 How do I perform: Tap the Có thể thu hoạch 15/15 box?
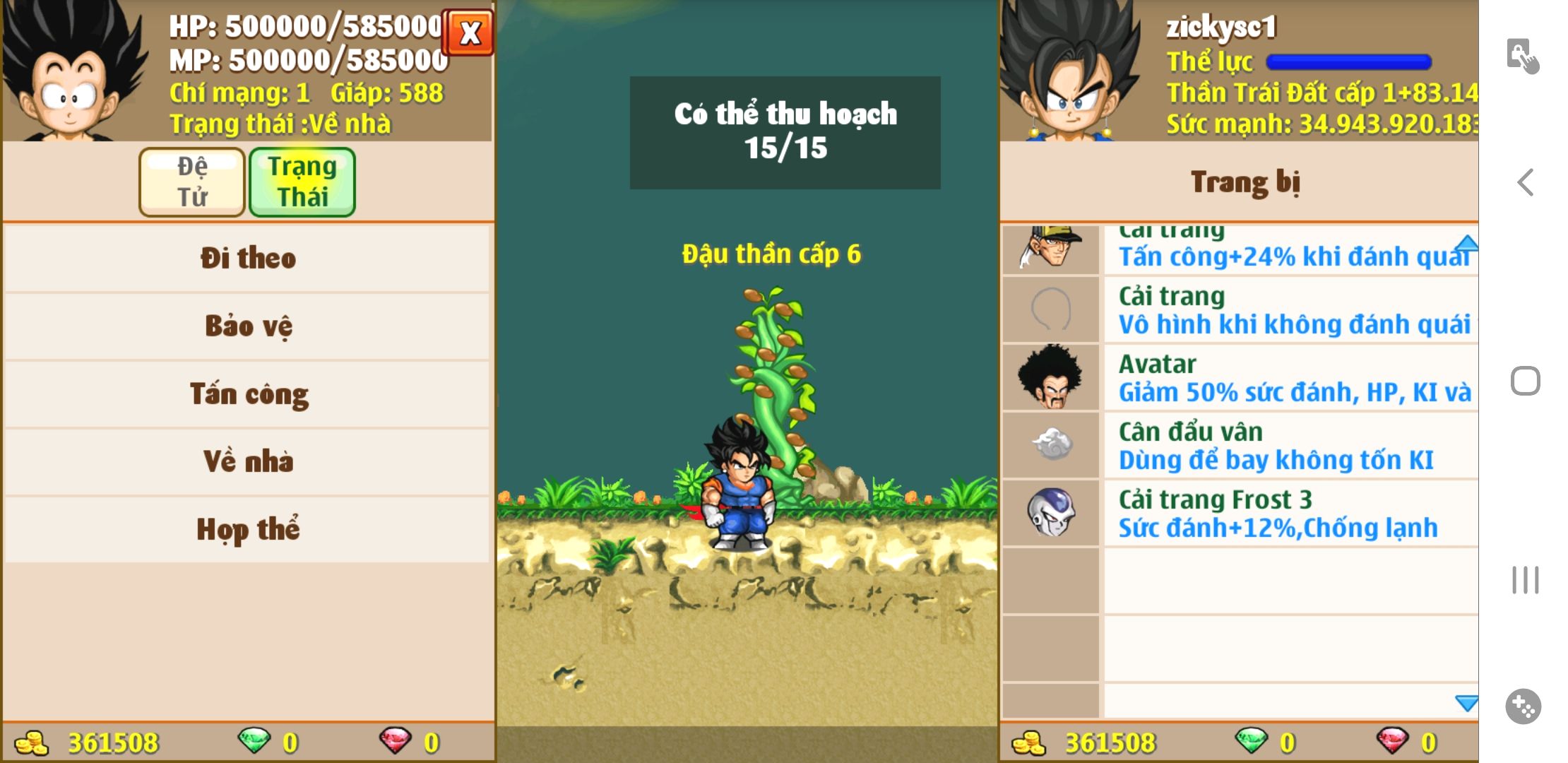785,132
